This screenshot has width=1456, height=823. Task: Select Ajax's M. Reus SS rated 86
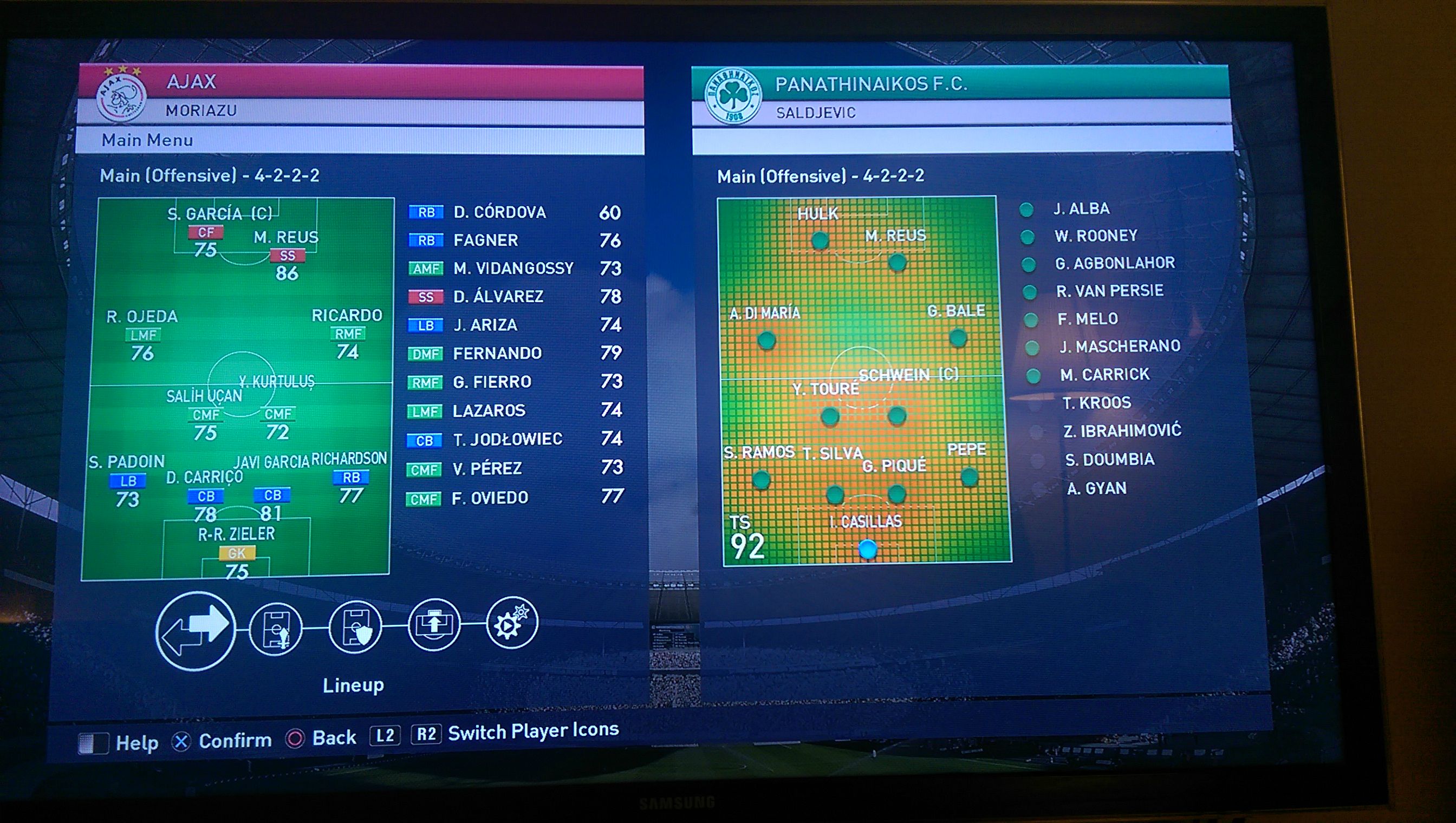point(287,256)
